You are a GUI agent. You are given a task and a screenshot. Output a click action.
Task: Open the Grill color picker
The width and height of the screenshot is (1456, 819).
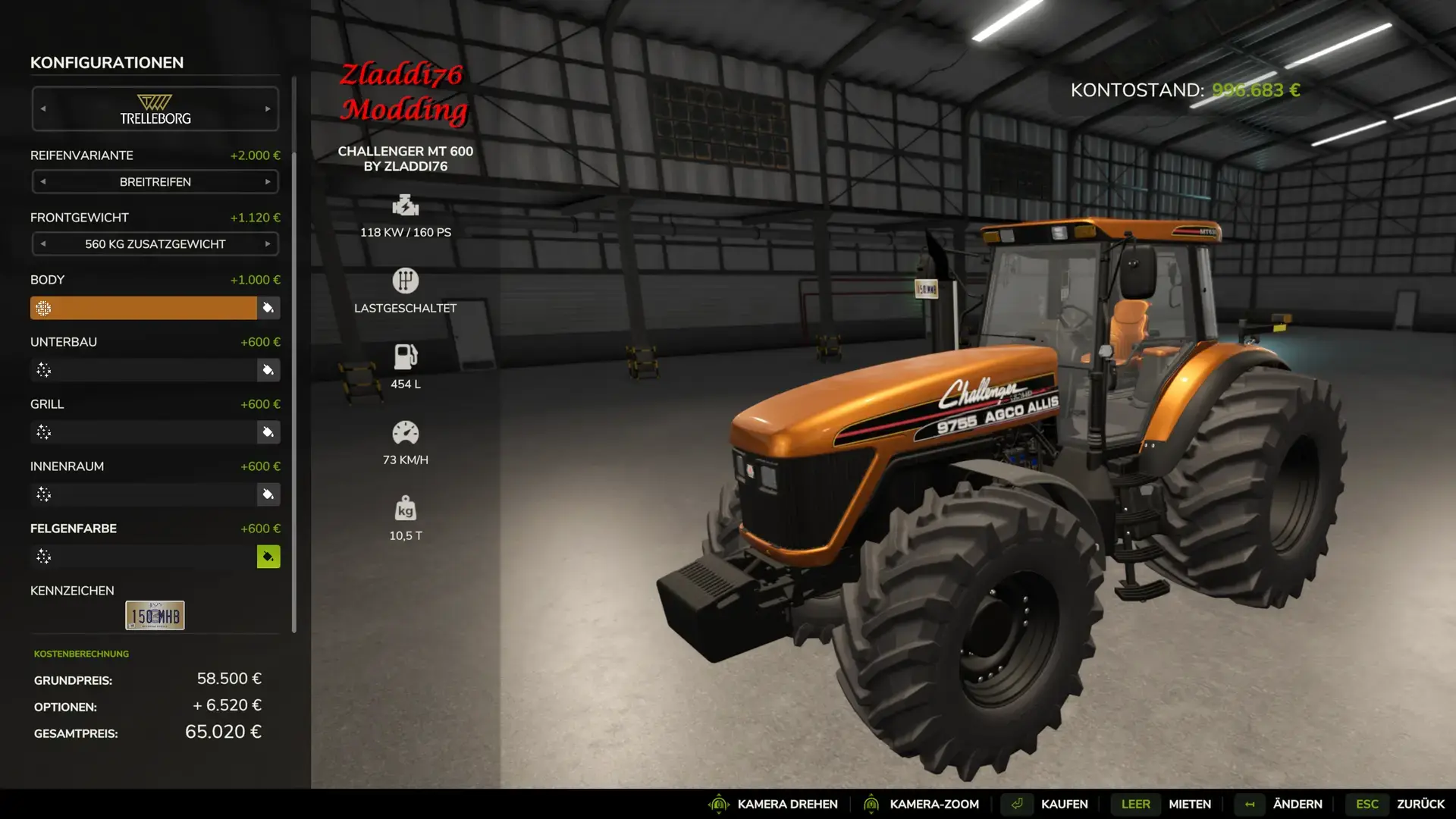click(x=268, y=432)
